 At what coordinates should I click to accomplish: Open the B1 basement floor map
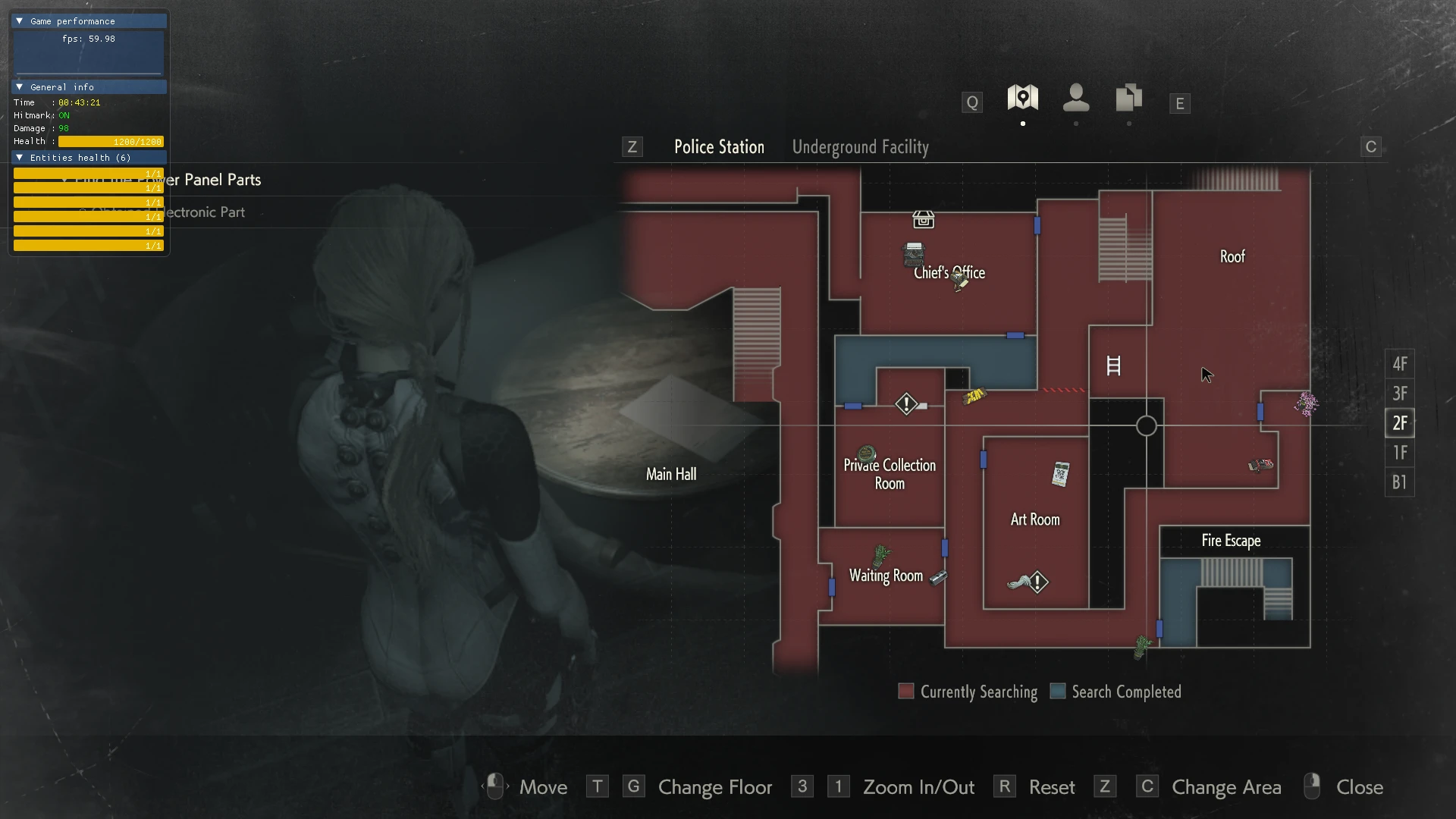(x=1399, y=482)
